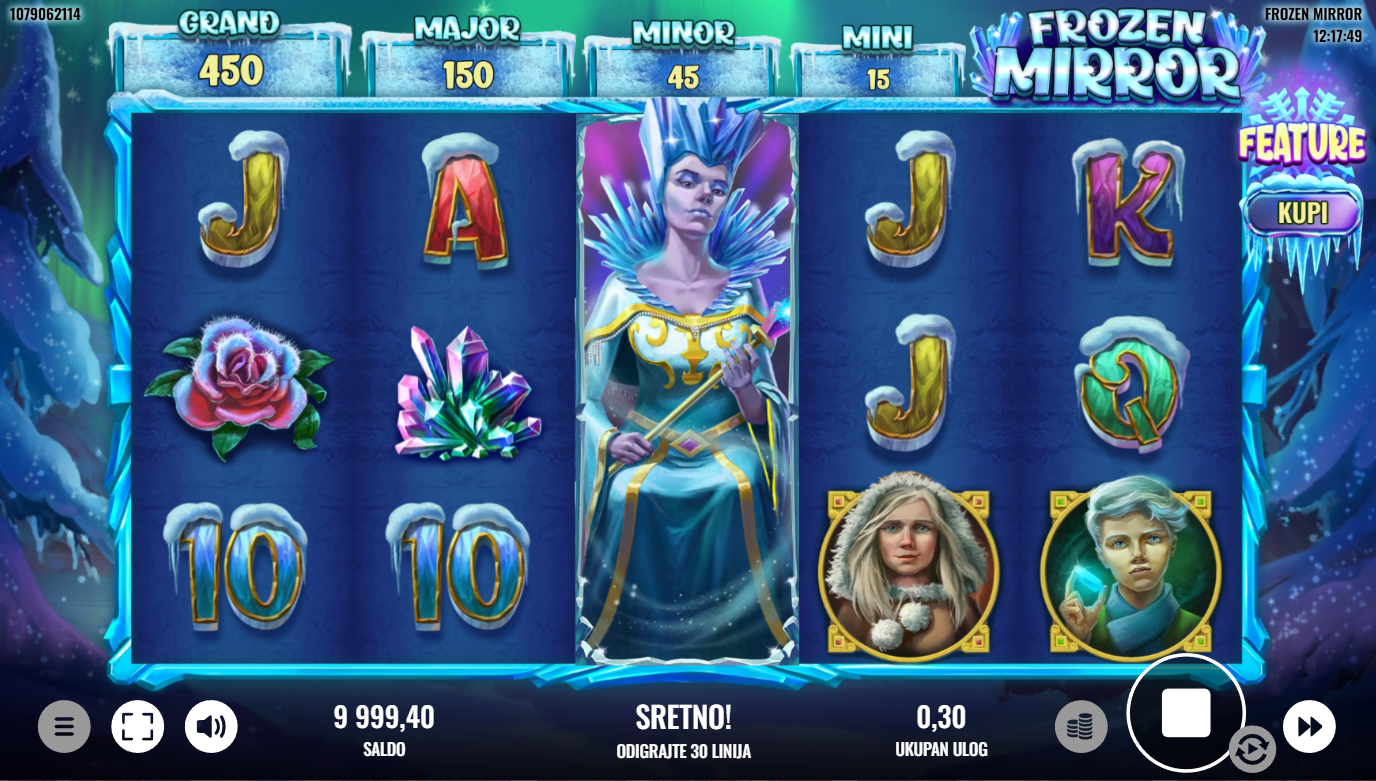Toggle fullscreen mode
1376x781 pixels.
point(137,727)
